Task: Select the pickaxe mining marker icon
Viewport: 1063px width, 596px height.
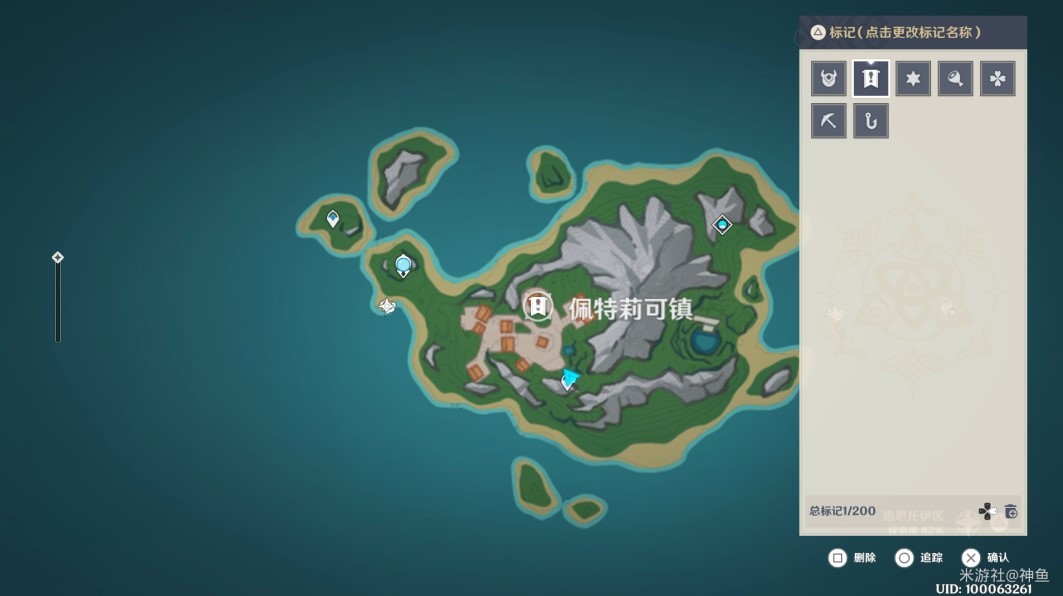Action: pos(828,121)
